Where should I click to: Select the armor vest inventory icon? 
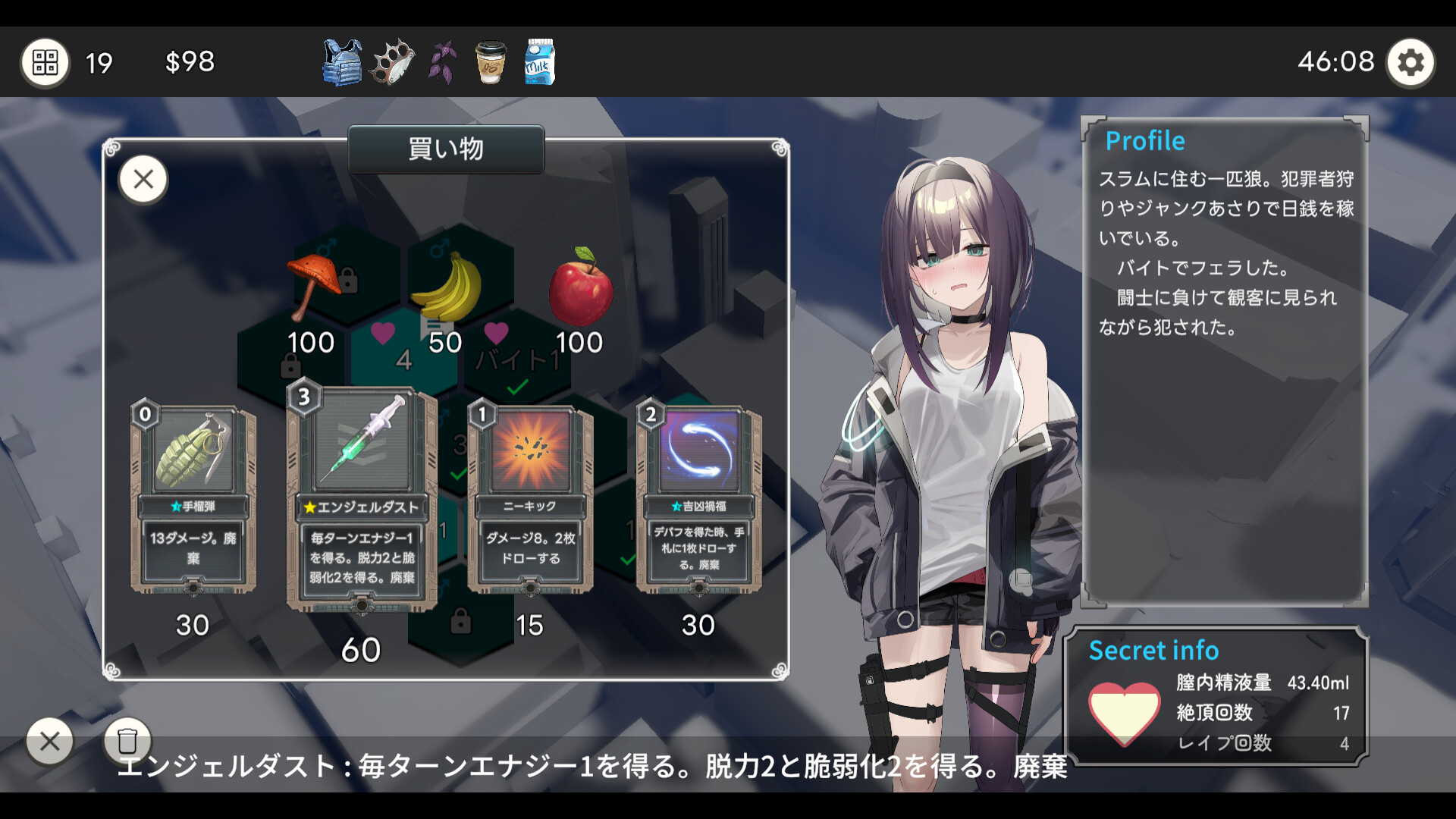(x=340, y=62)
